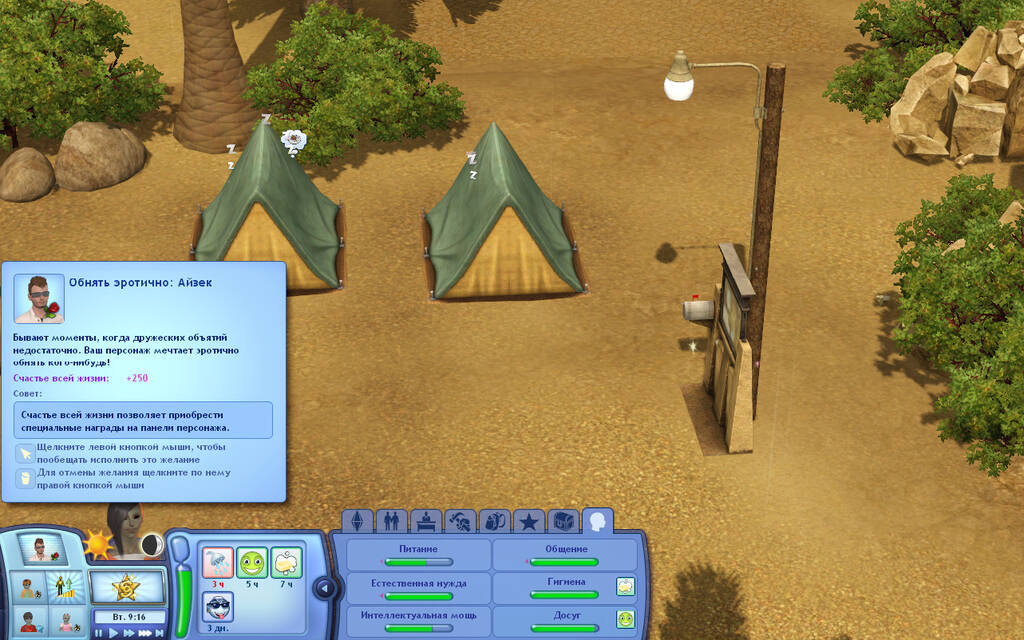Viewport: 1024px width, 640px height.
Task: Select the Needs head-silhouette tab
Action: point(598,521)
